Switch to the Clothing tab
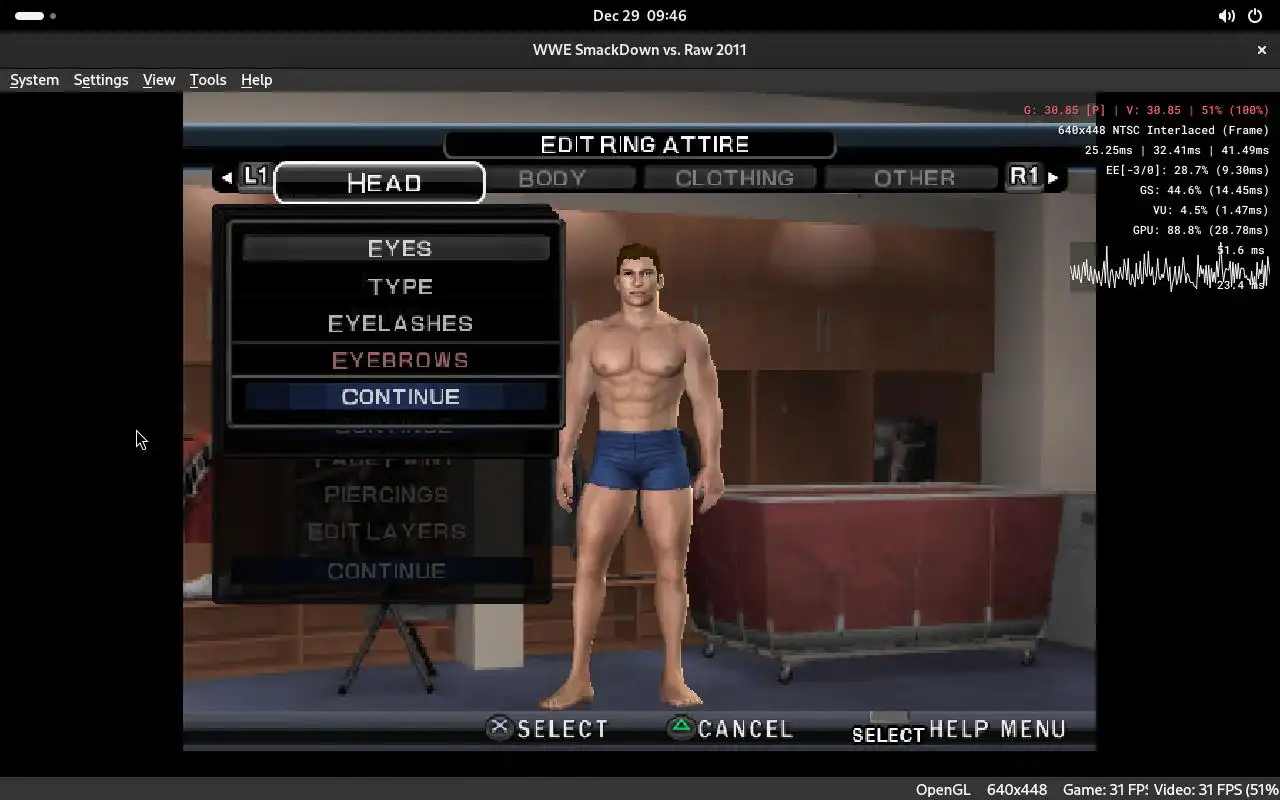 [x=733, y=178]
